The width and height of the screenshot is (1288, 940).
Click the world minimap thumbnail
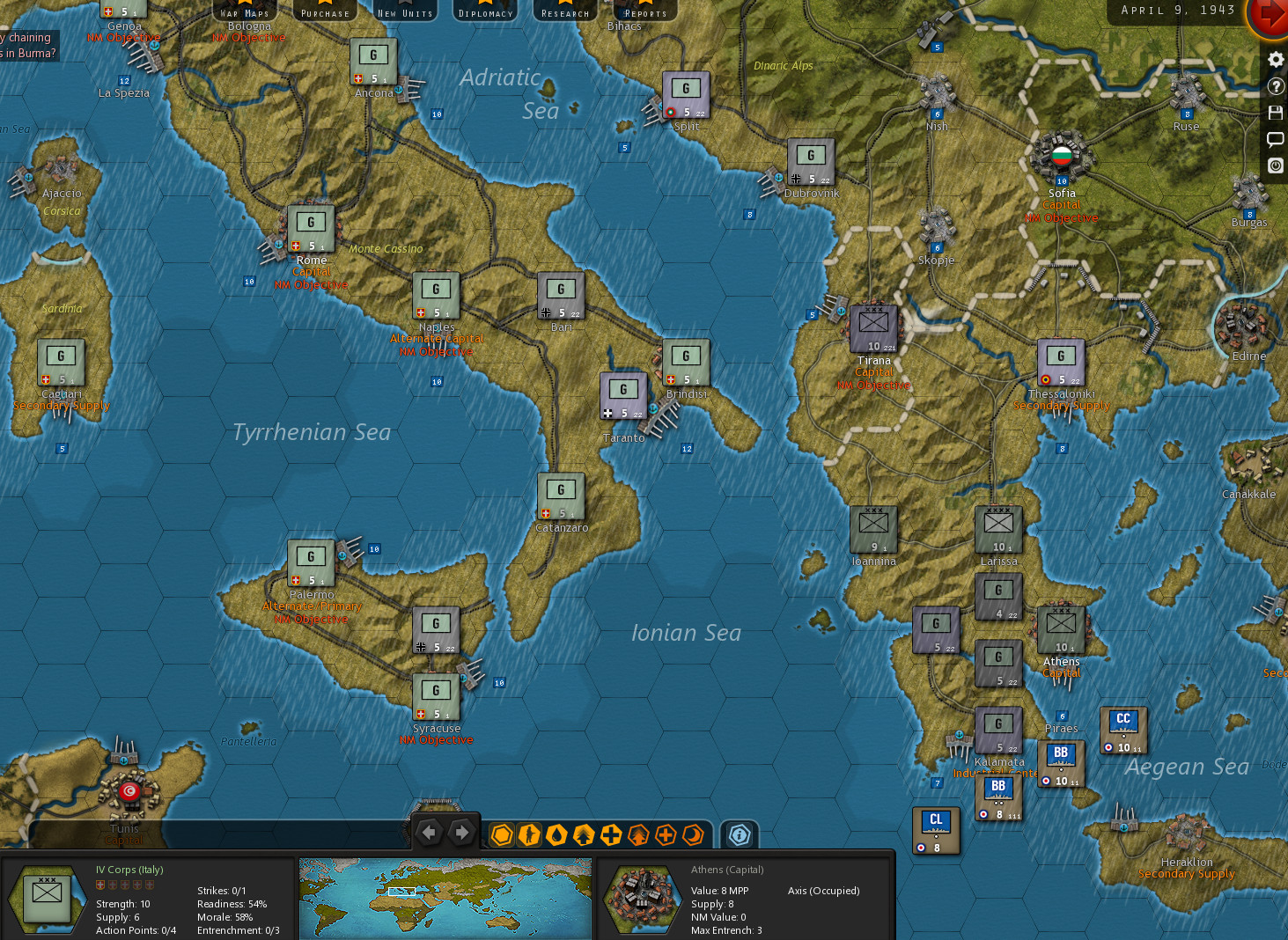[445, 898]
